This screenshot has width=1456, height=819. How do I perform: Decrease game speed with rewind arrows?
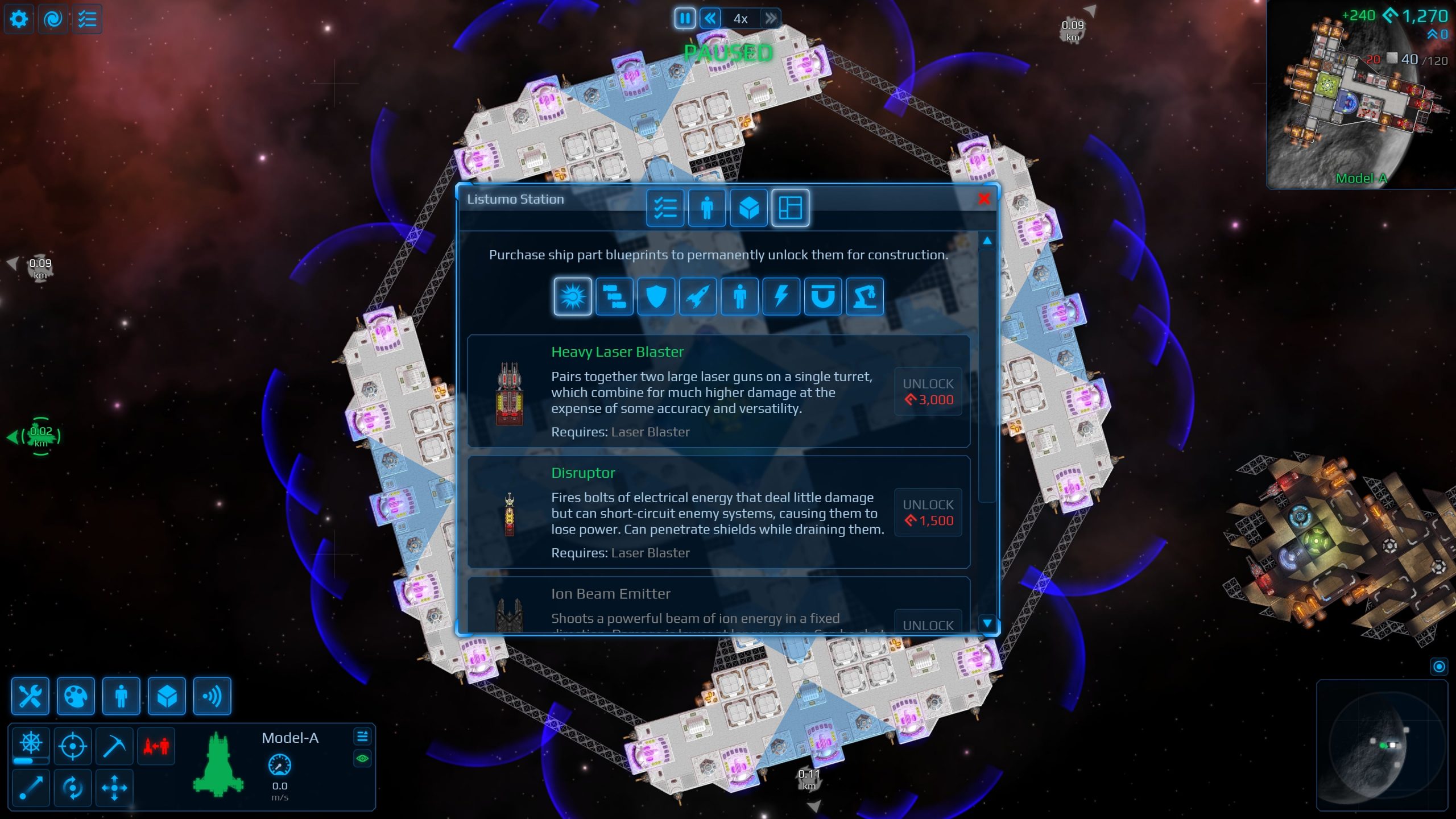tap(710, 19)
